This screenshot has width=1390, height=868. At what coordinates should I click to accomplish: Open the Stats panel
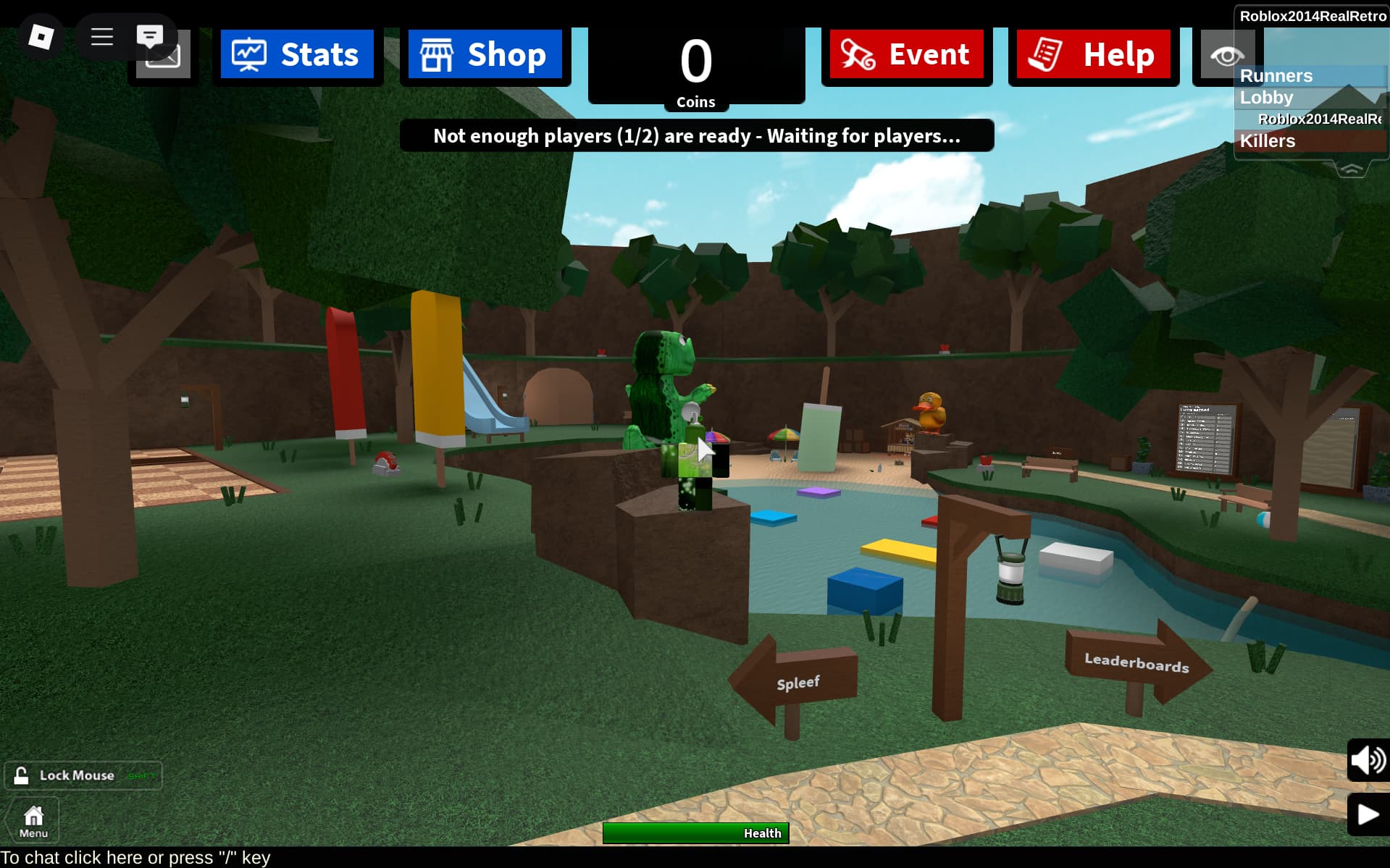tap(298, 54)
